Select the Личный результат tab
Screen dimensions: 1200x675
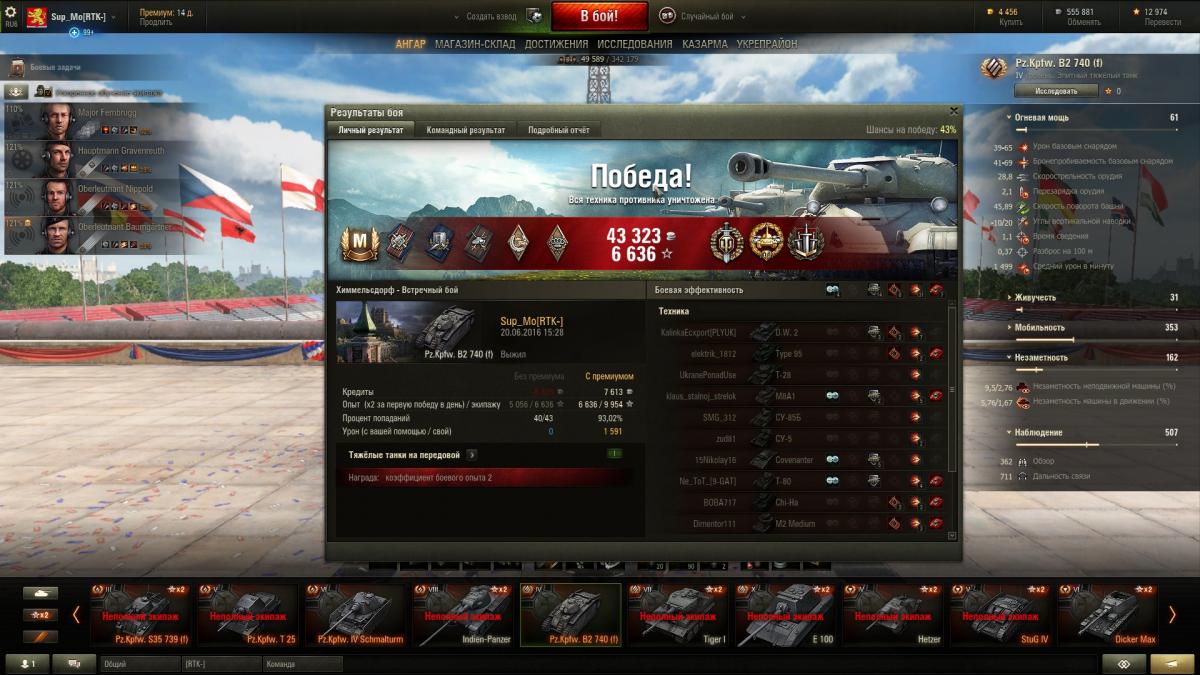371,130
